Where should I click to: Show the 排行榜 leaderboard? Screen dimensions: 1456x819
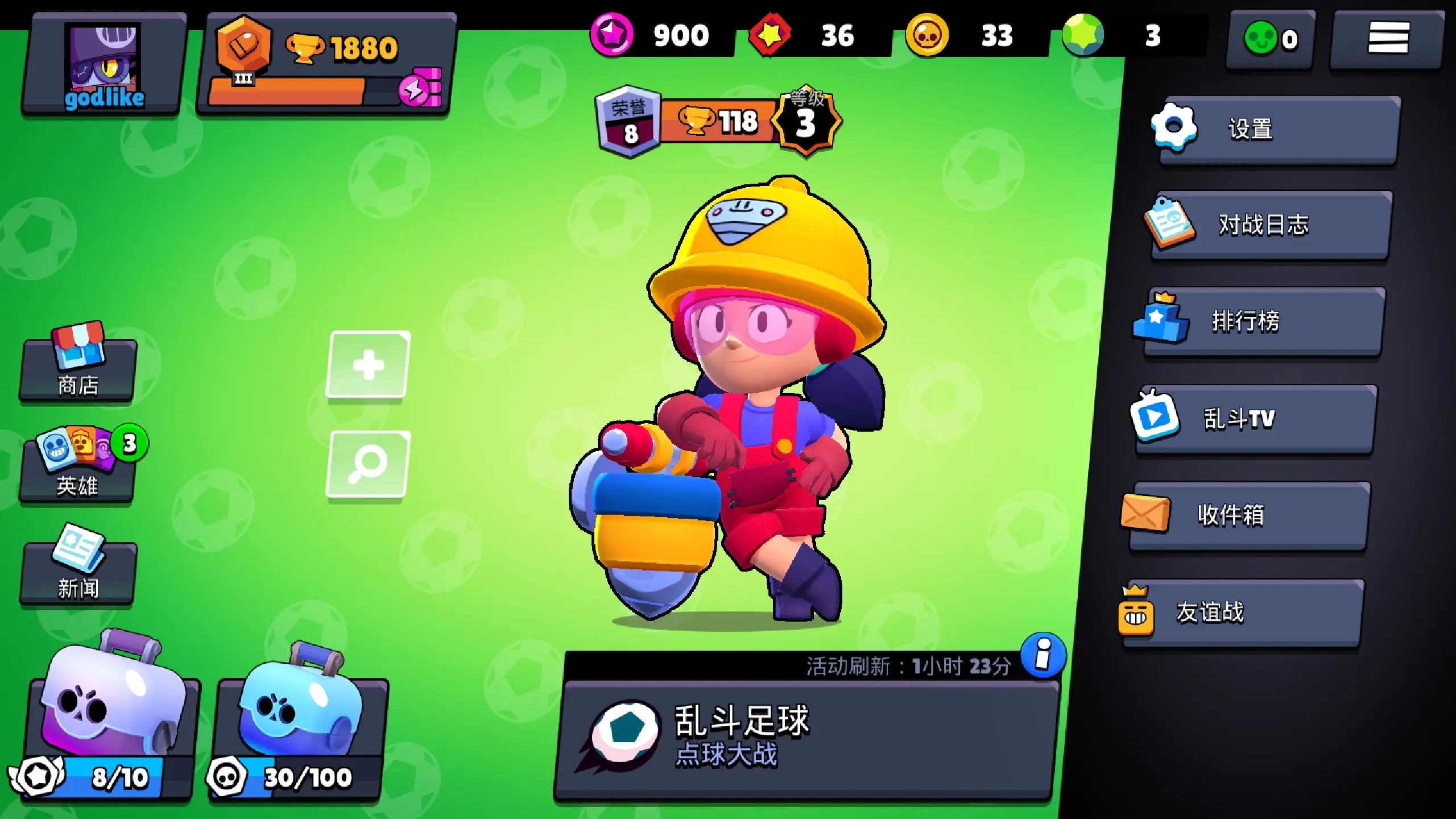pos(1261,321)
